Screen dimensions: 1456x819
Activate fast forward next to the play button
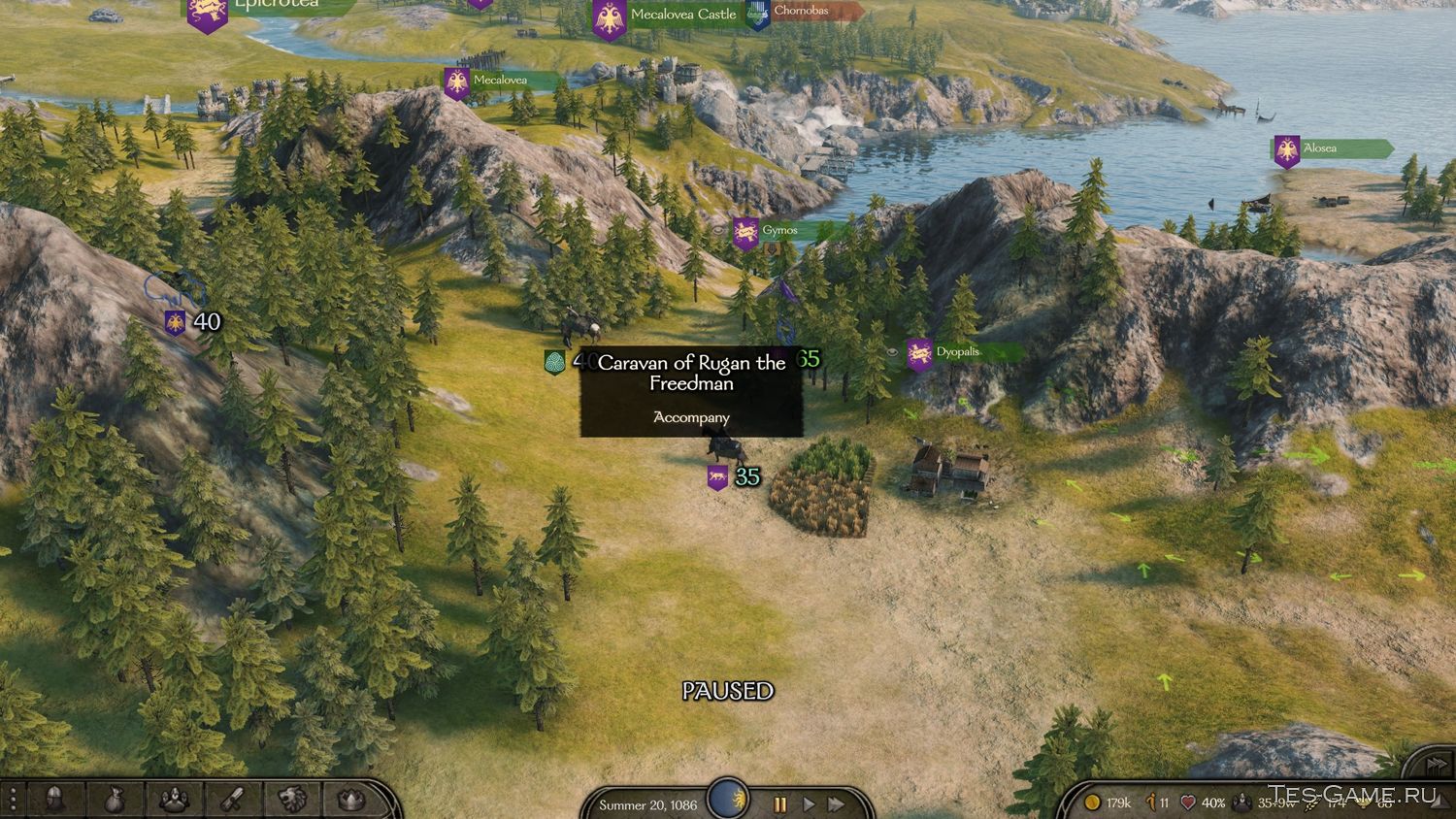835,804
